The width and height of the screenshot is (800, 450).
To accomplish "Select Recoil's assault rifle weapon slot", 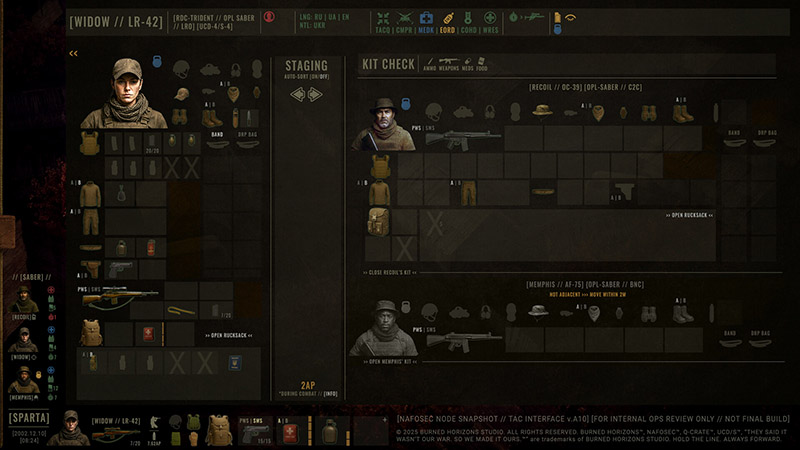I will tap(462, 137).
